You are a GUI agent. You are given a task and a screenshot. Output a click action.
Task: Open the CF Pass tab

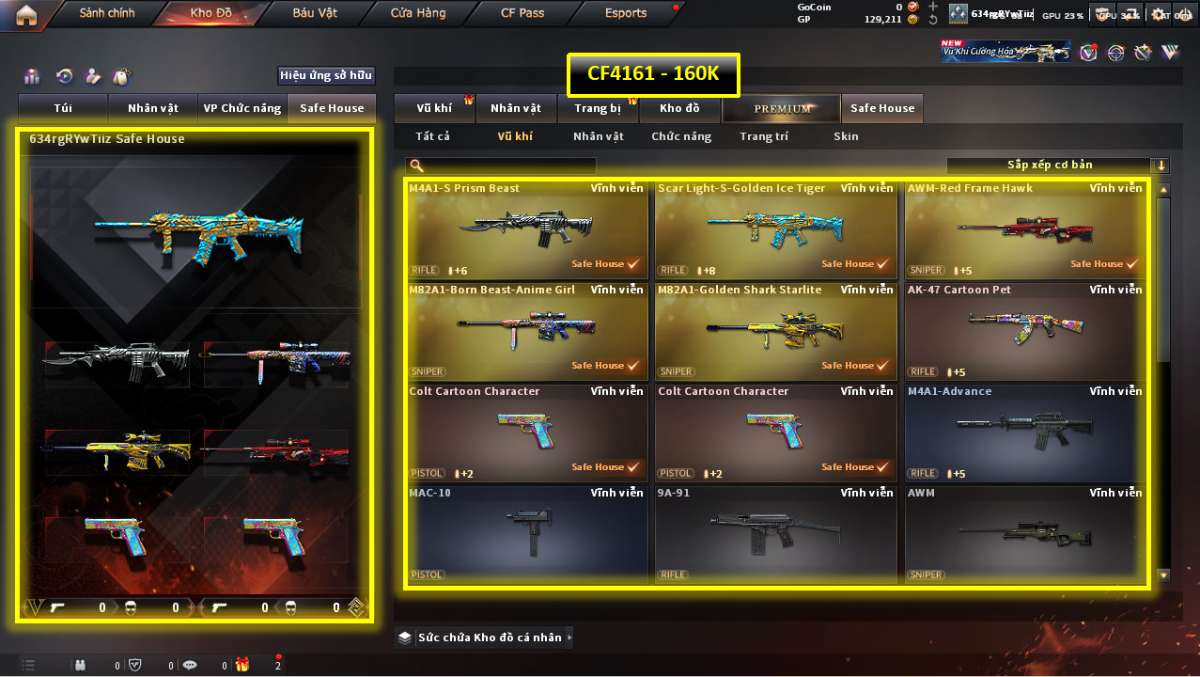(521, 14)
